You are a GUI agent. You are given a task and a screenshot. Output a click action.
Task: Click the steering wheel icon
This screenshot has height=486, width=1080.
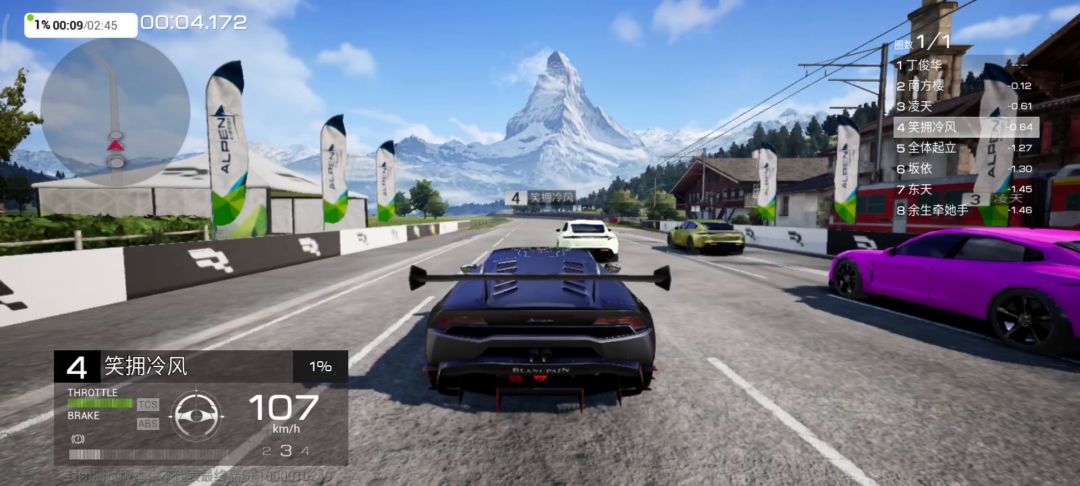[x=197, y=413]
